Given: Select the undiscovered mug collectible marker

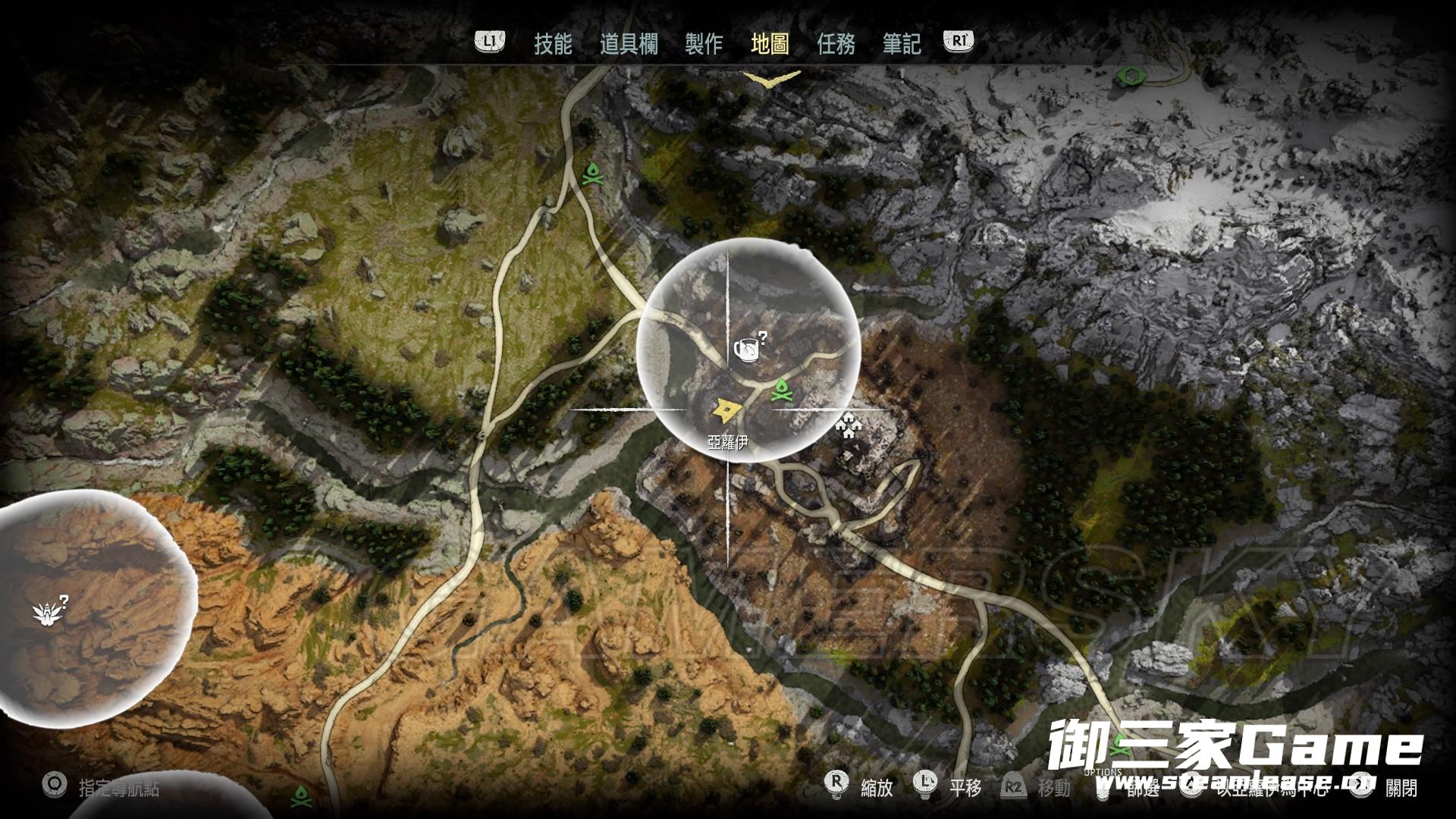Looking at the screenshot, I should (x=748, y=350).
